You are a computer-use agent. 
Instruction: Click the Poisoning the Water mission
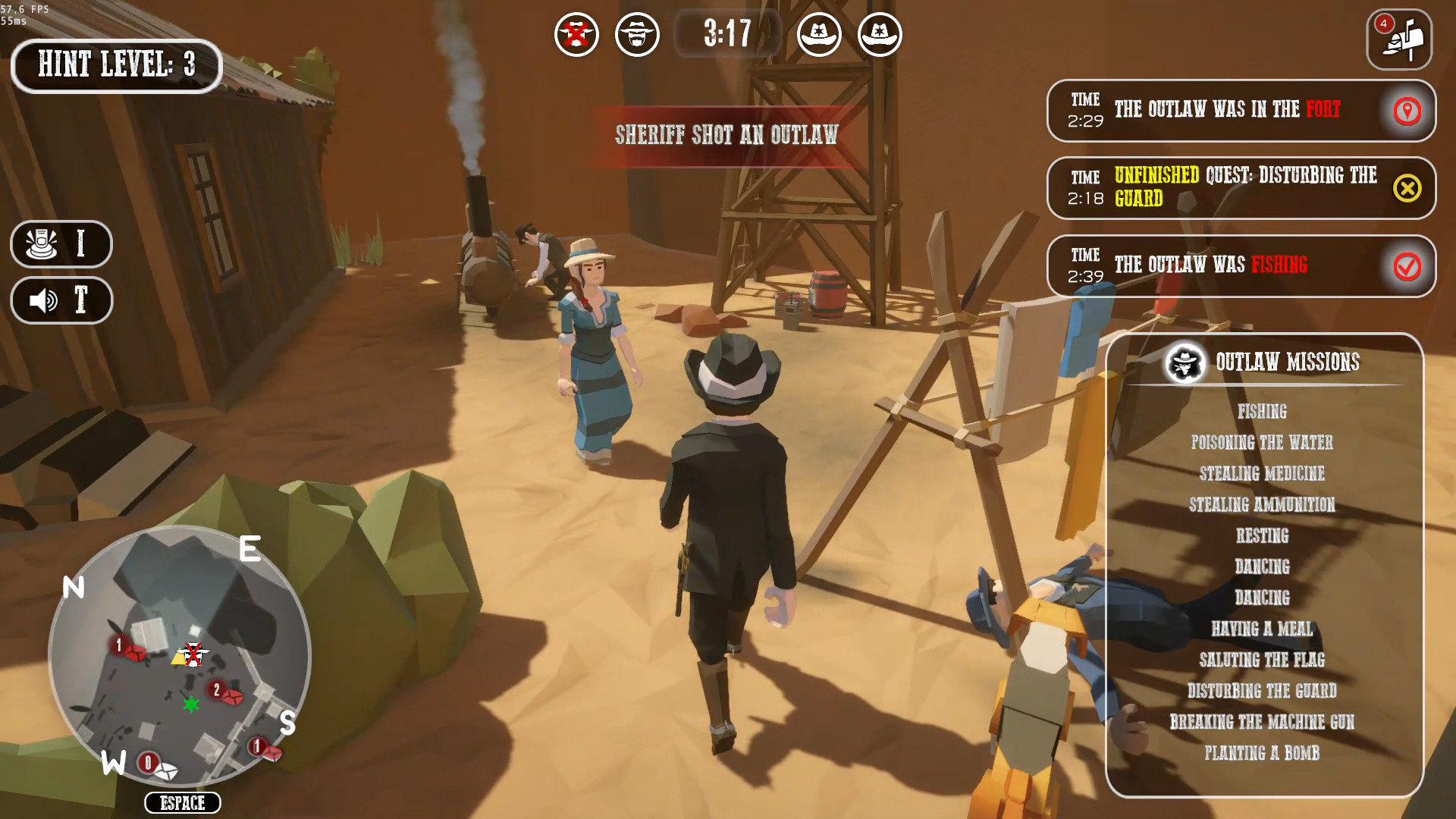(1262, 442)
